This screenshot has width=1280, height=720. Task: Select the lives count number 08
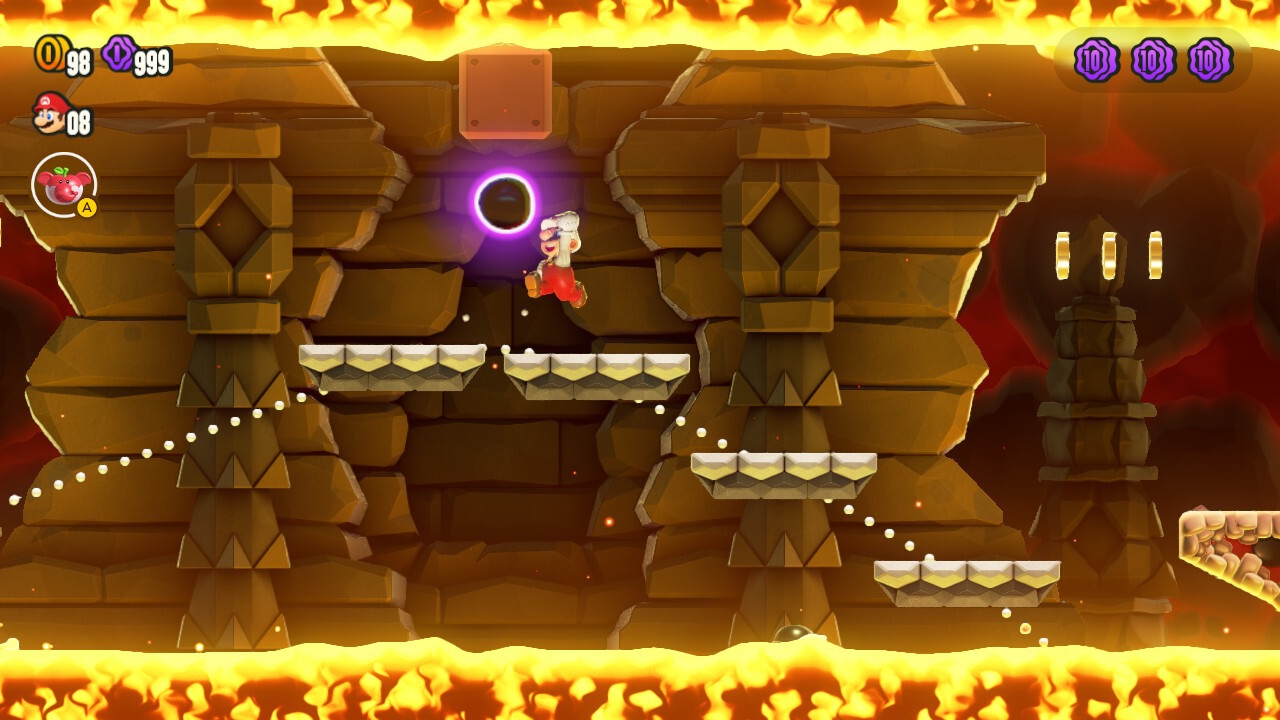click(78, 122)
